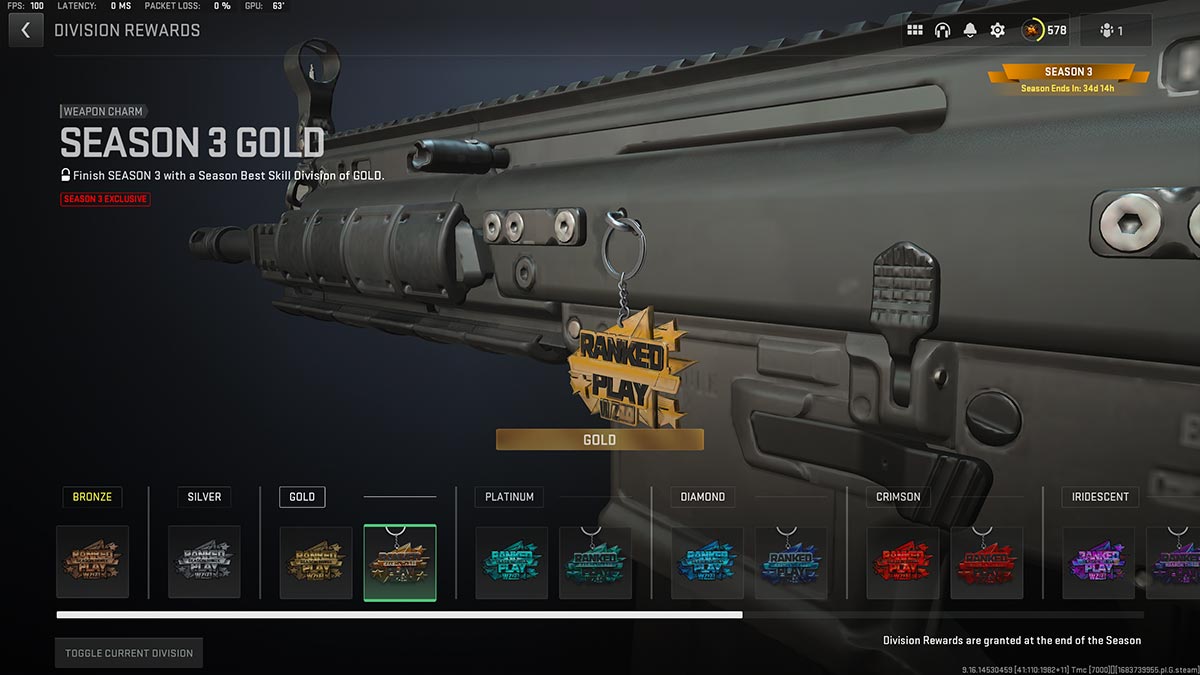
Task: Choose the Silver division label
Action: coord(204,496)
